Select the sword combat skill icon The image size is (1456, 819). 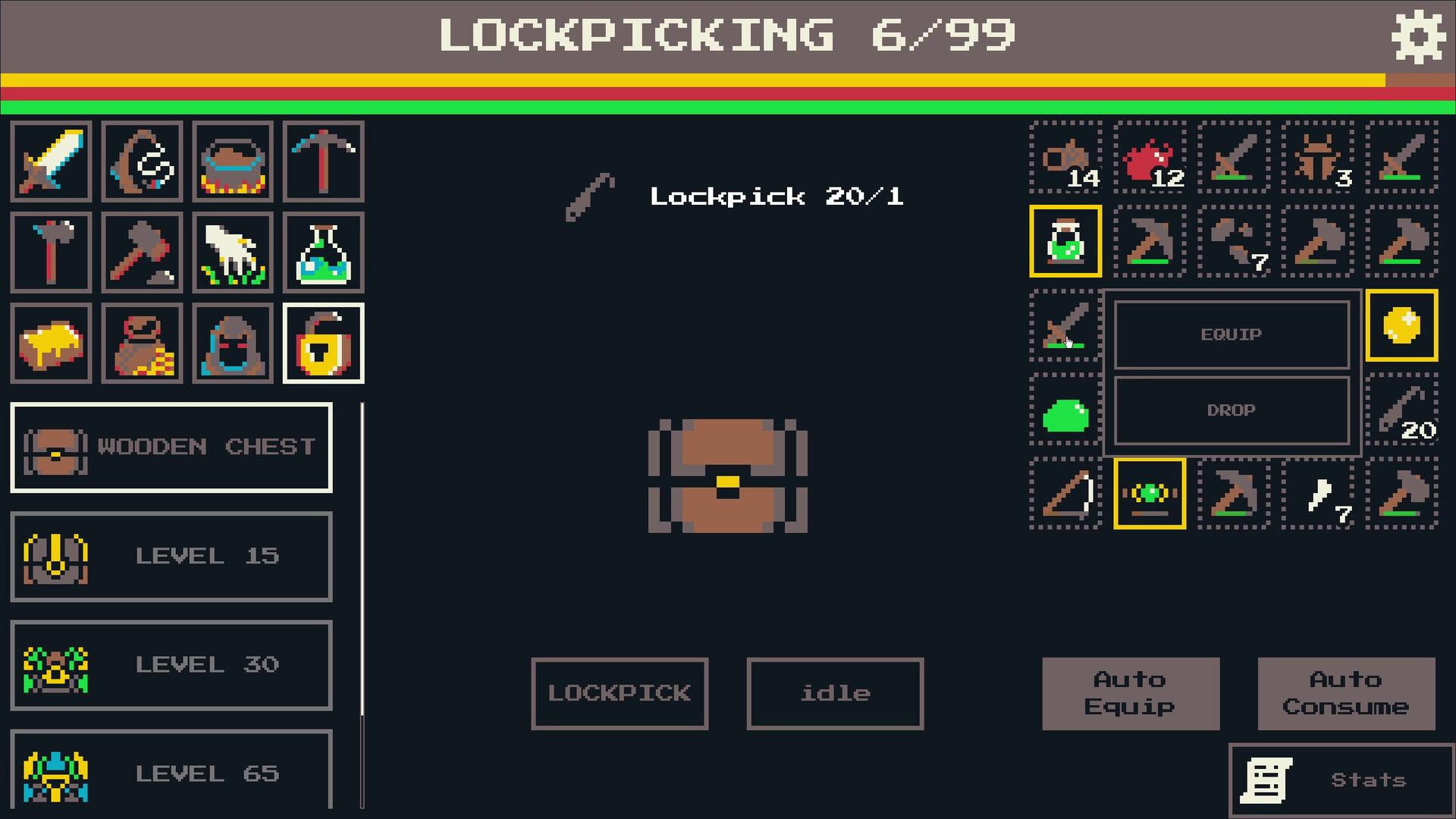(50, 161)
